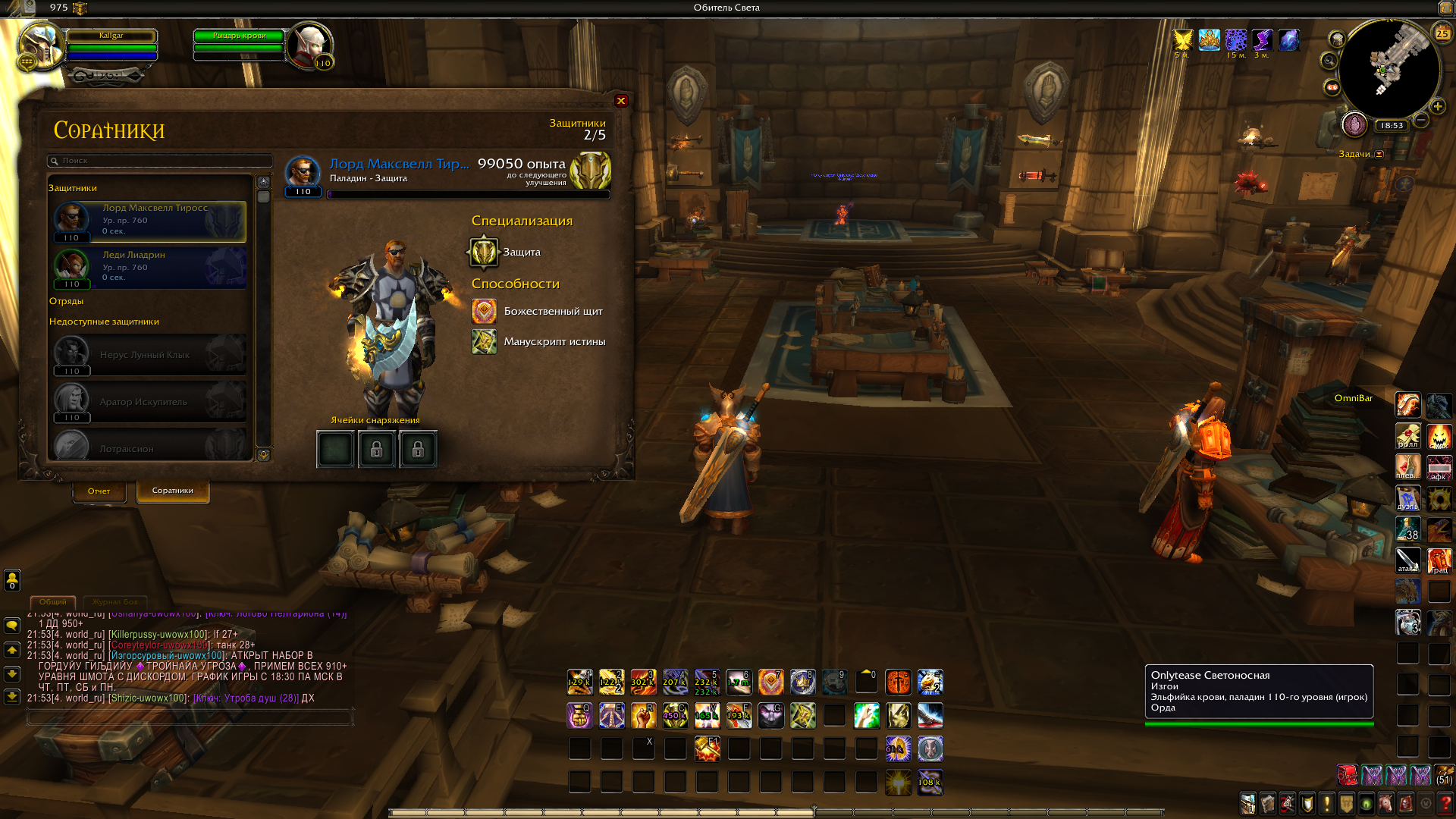Switch to the Отчет tab
The width and height of the screenshot is (1456, 819).
coord(99,491)
